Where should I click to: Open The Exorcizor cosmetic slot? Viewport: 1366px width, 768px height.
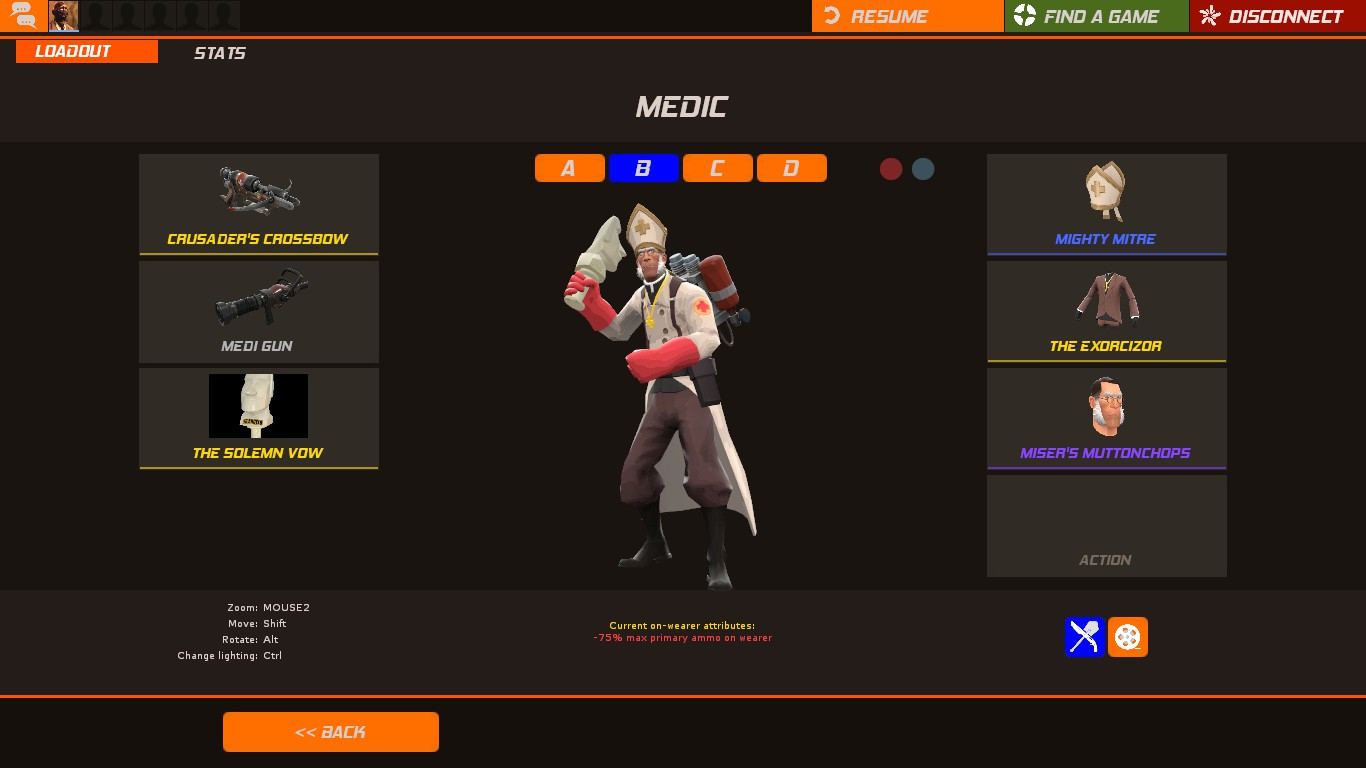click(x=1106, y=310)
